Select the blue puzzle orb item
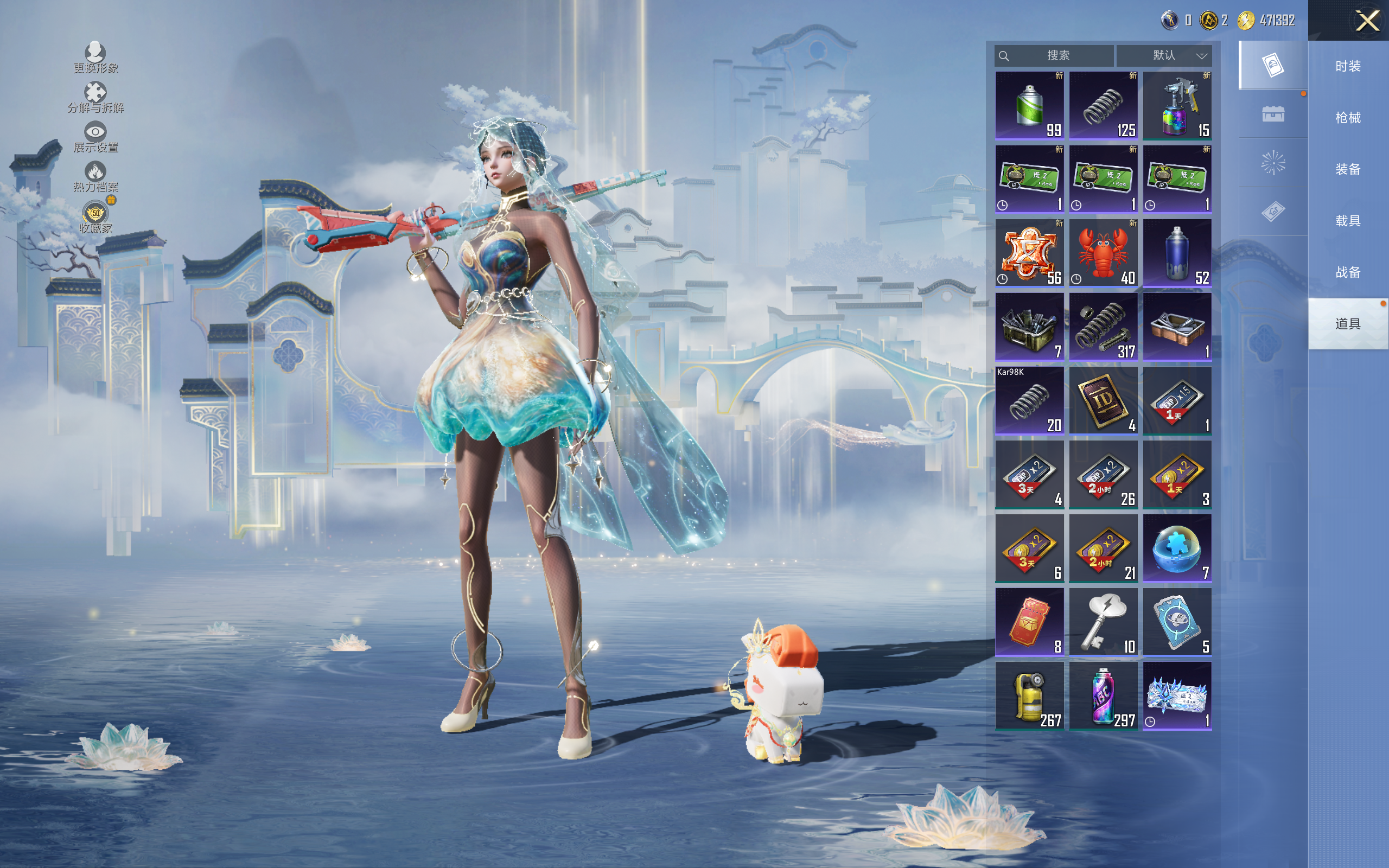 click(1177, 548)
